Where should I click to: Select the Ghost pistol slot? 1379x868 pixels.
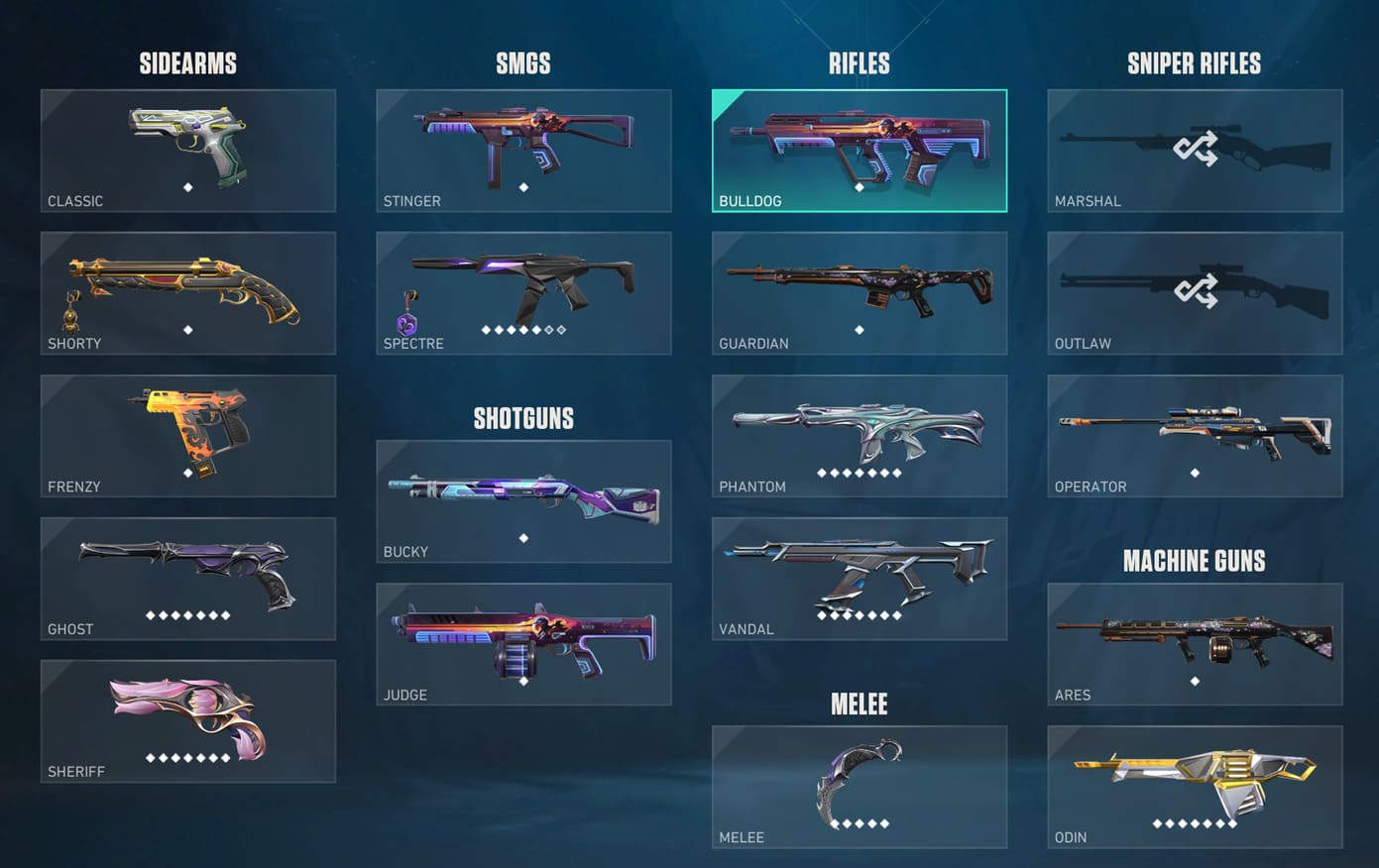click(x=187, y=579)
